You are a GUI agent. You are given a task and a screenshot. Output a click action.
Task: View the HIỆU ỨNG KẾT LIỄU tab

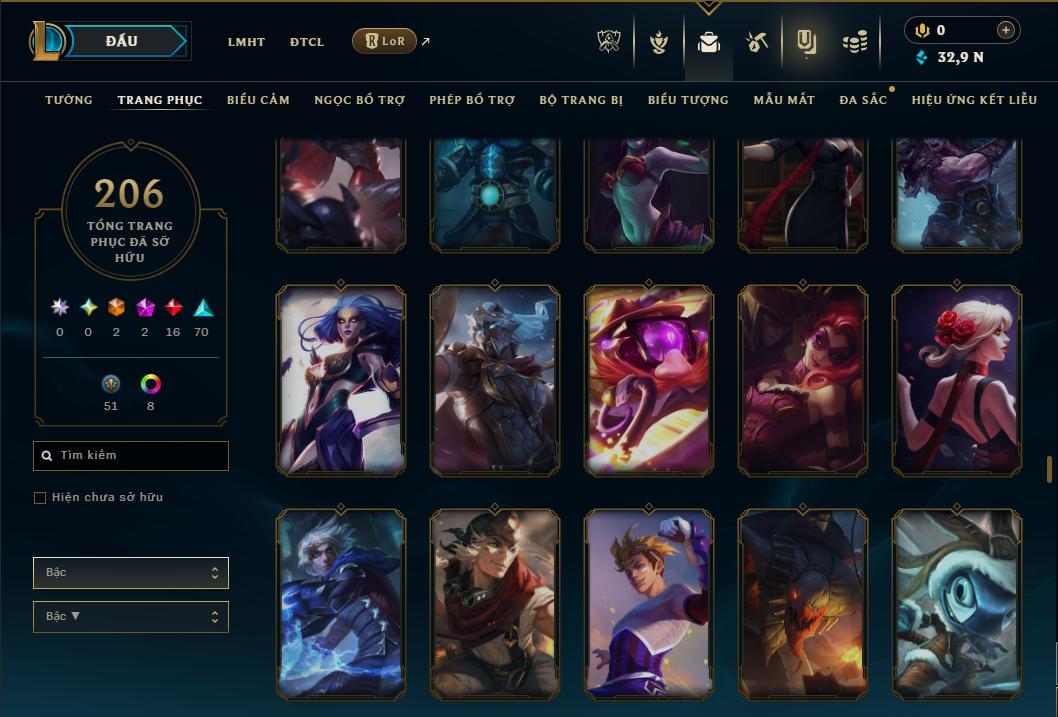(x=974, y=100)
